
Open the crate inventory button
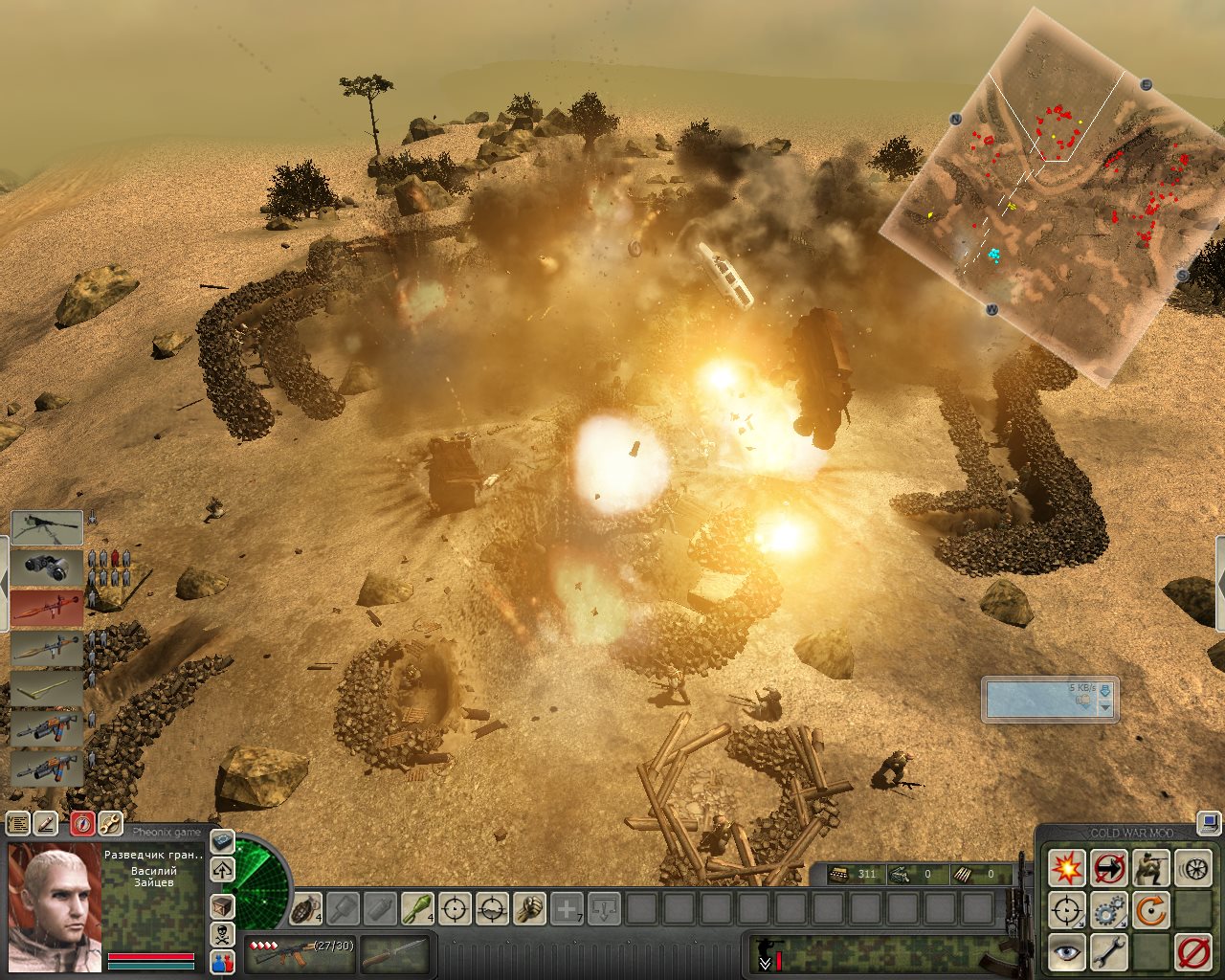(222, 905)
